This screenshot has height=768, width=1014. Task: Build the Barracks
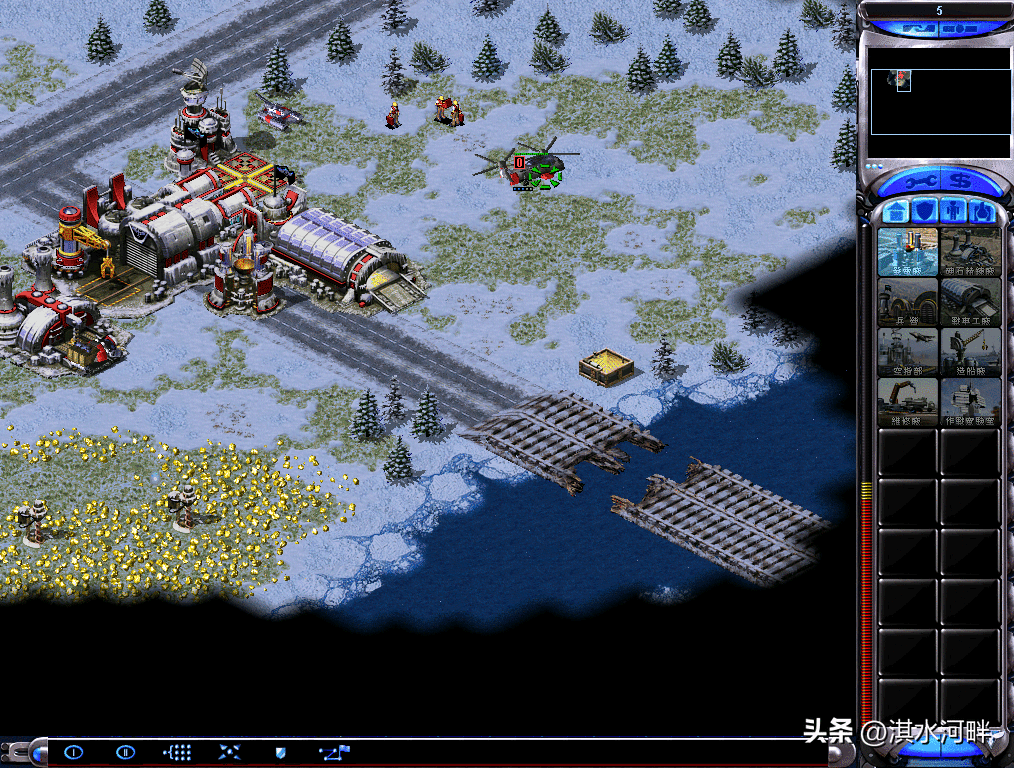[908, 302]
